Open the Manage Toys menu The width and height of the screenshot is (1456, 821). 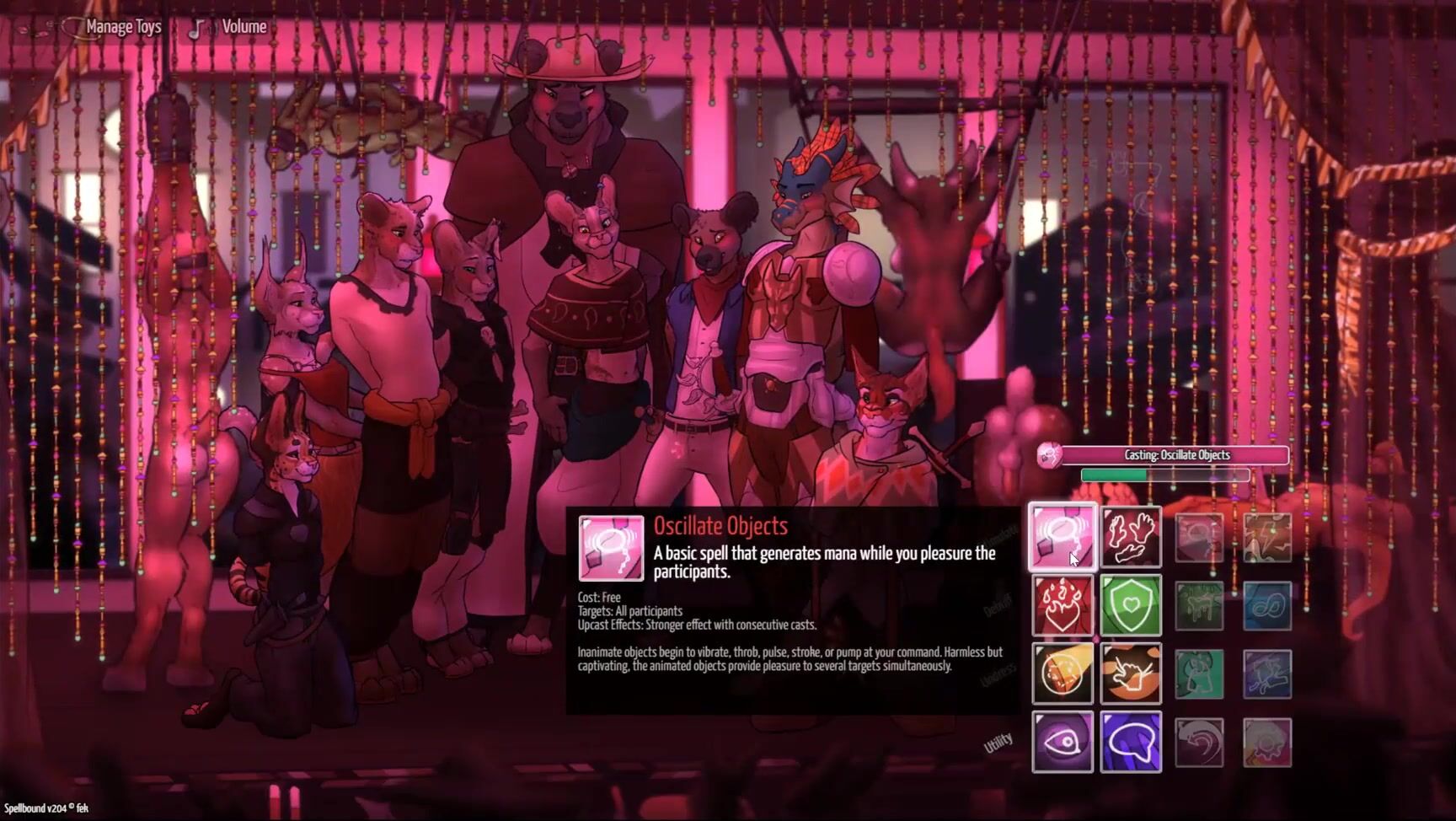123,27
